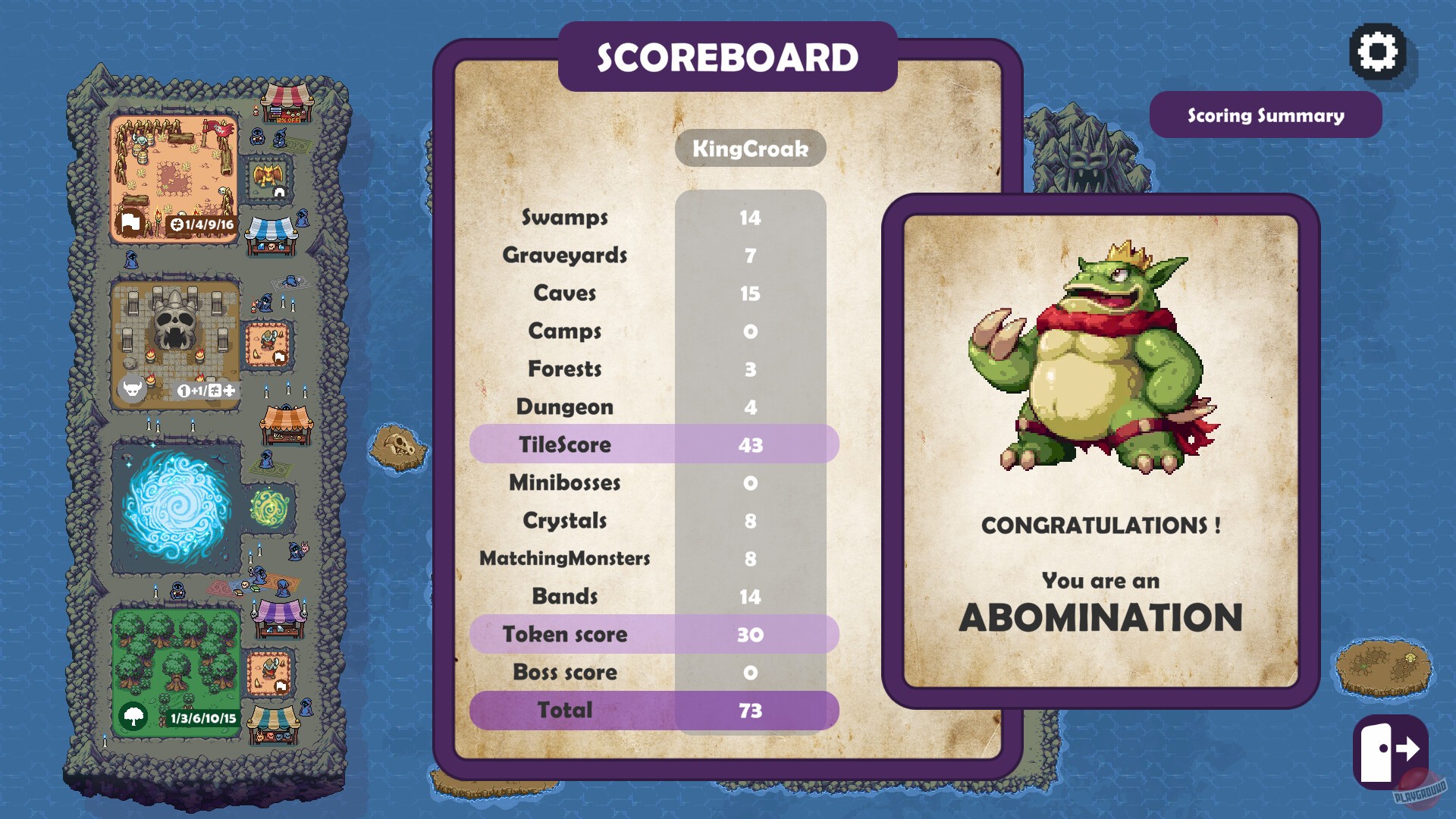
Task: Toggle the TileScore highlighted row
Action: tap(654, 445)
